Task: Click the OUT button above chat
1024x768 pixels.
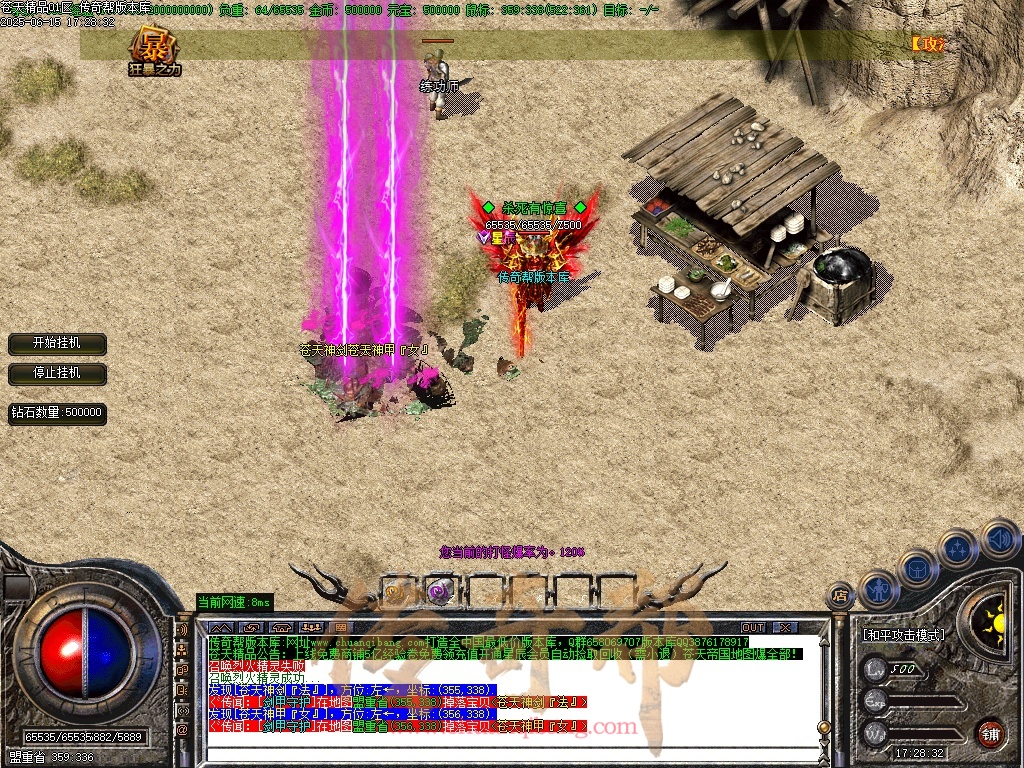Action: point(753,627)
